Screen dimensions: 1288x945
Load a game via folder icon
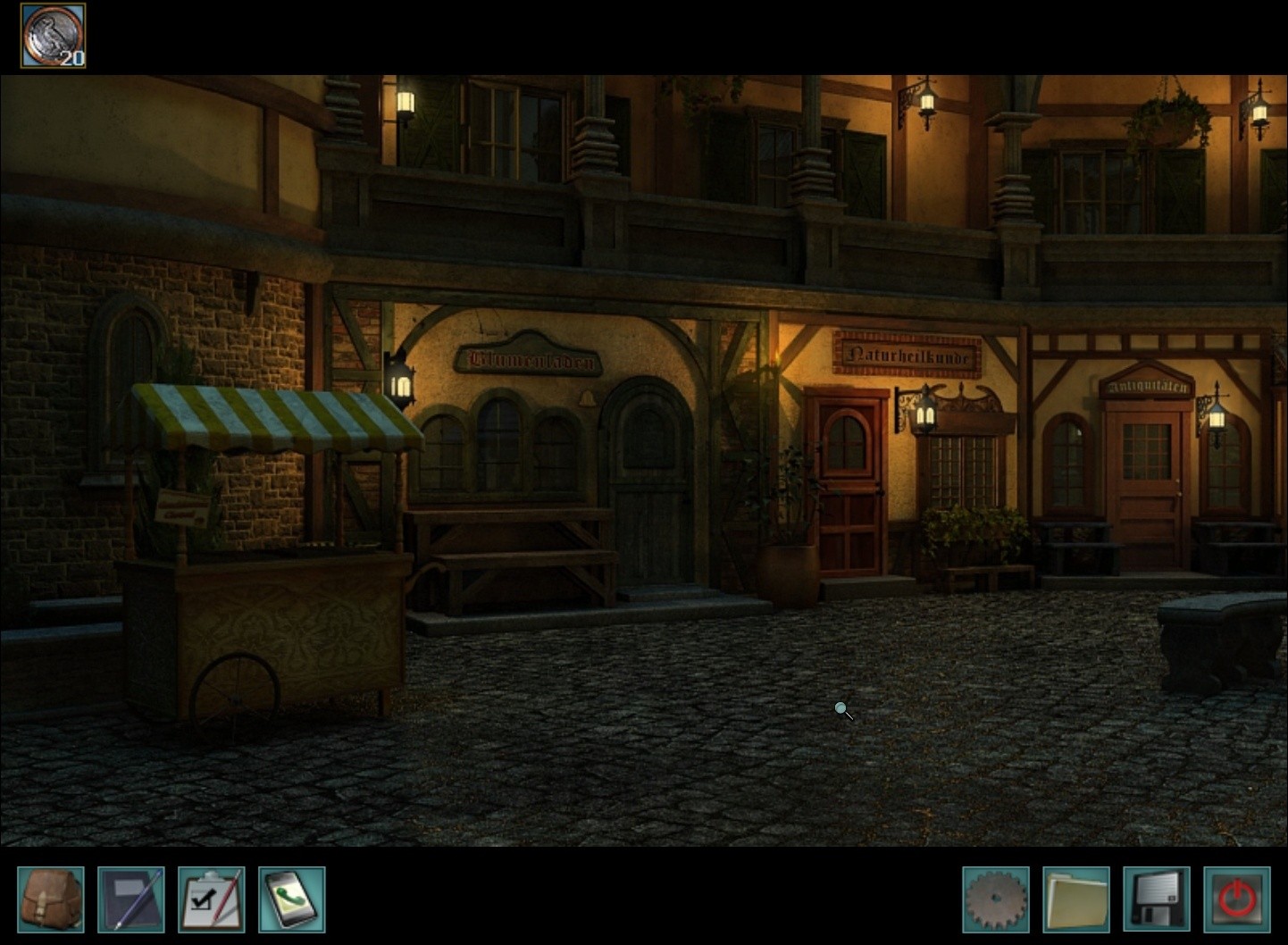tap(1075, 899)
